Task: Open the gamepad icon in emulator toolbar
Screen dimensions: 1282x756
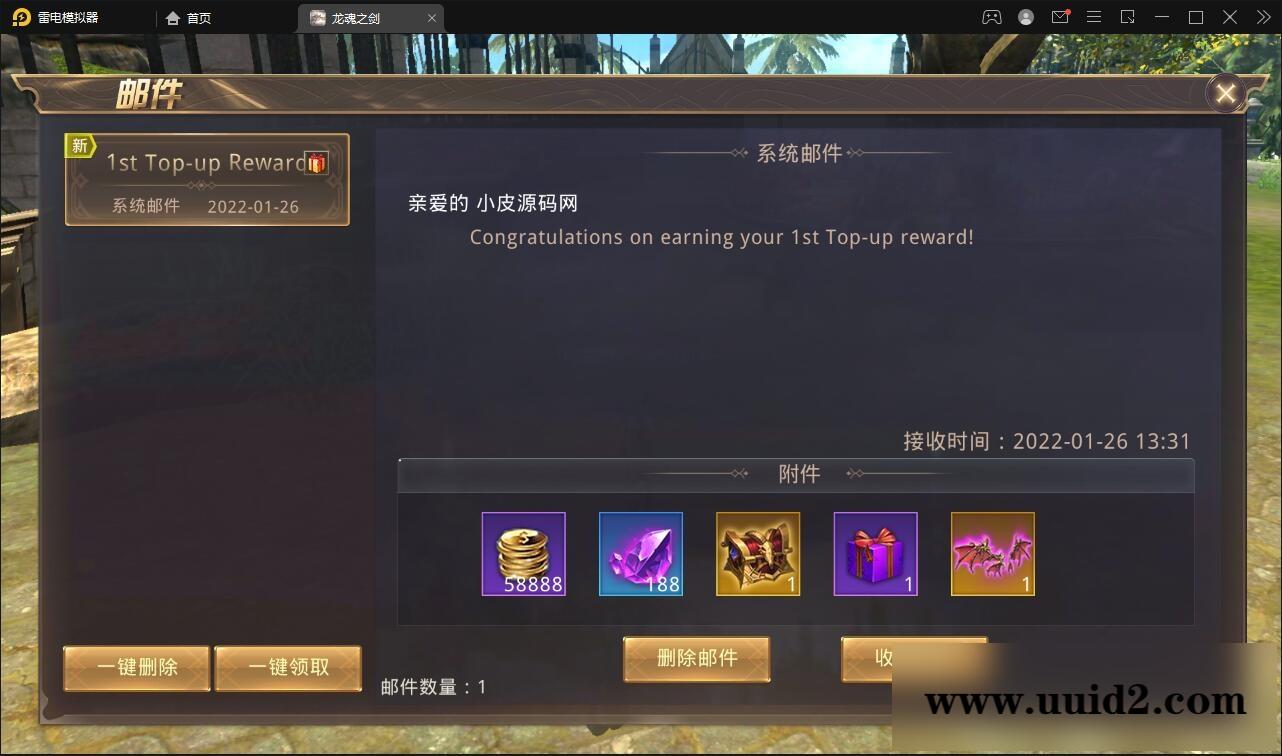Action: [991, 17]
